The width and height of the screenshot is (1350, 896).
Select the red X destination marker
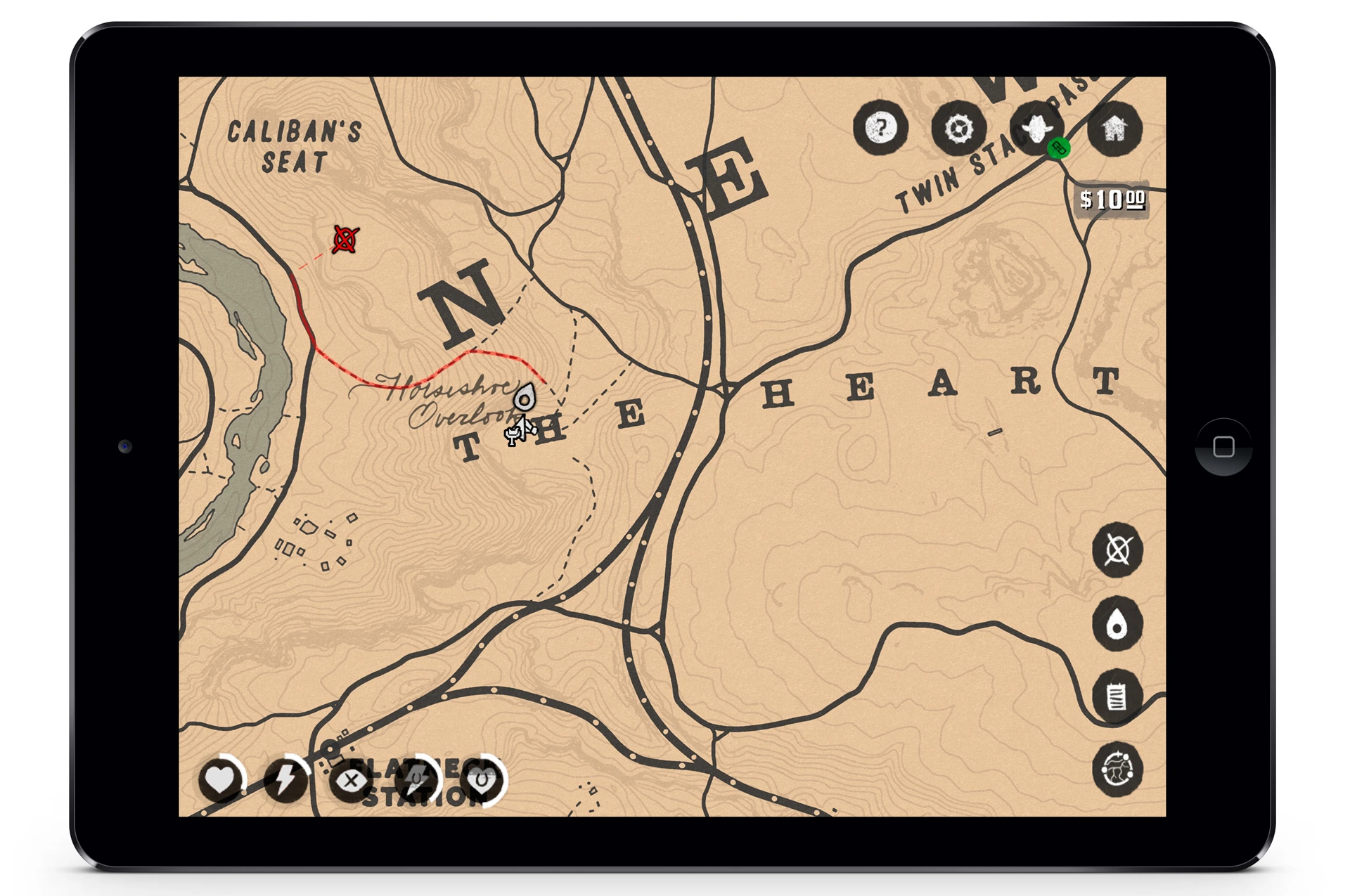coord(344,240)
